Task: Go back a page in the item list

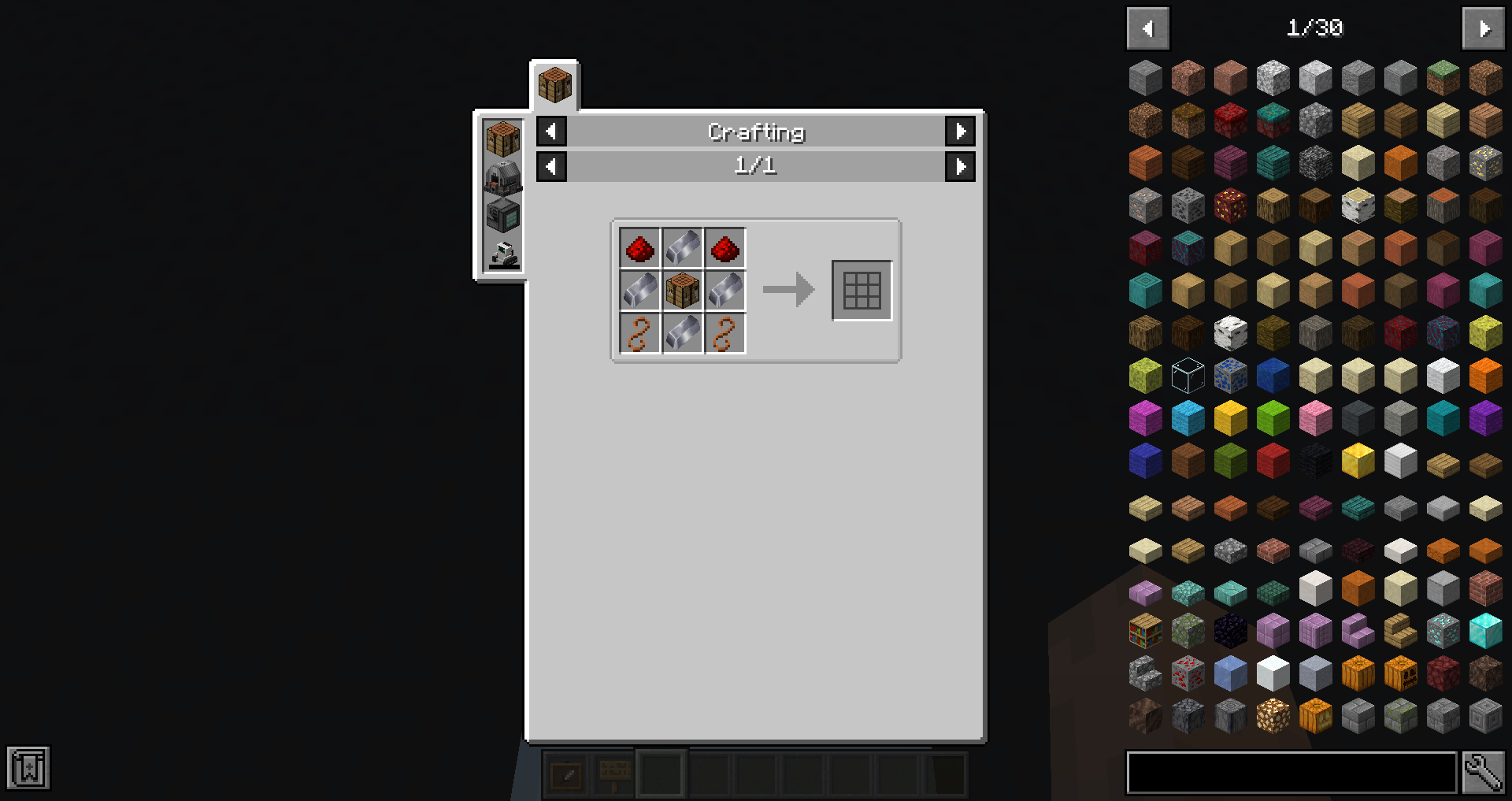Action: [1147, 28]
